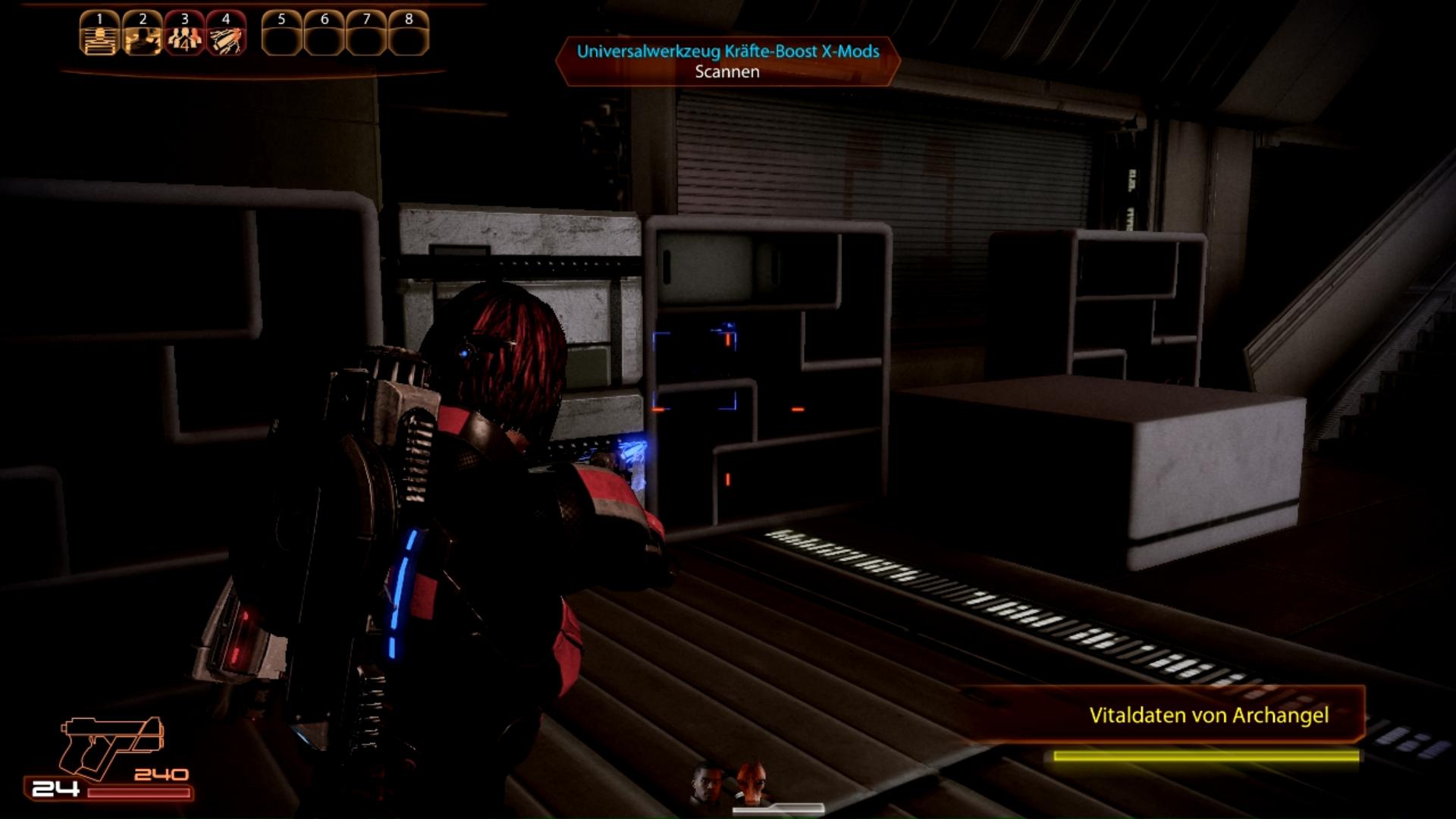The image size is (1456, 819).
Task: Select Mordin's squad portrait
Action: point(750,783)
